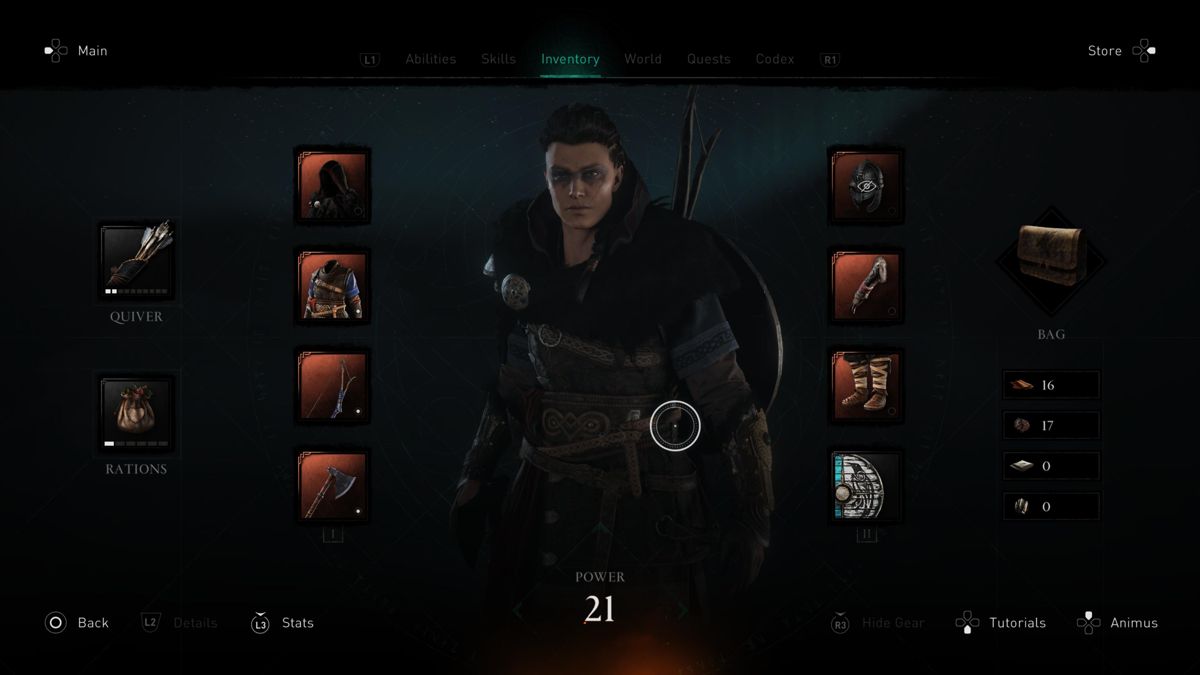Pick the axe weapon slot

tap(333, 486)
